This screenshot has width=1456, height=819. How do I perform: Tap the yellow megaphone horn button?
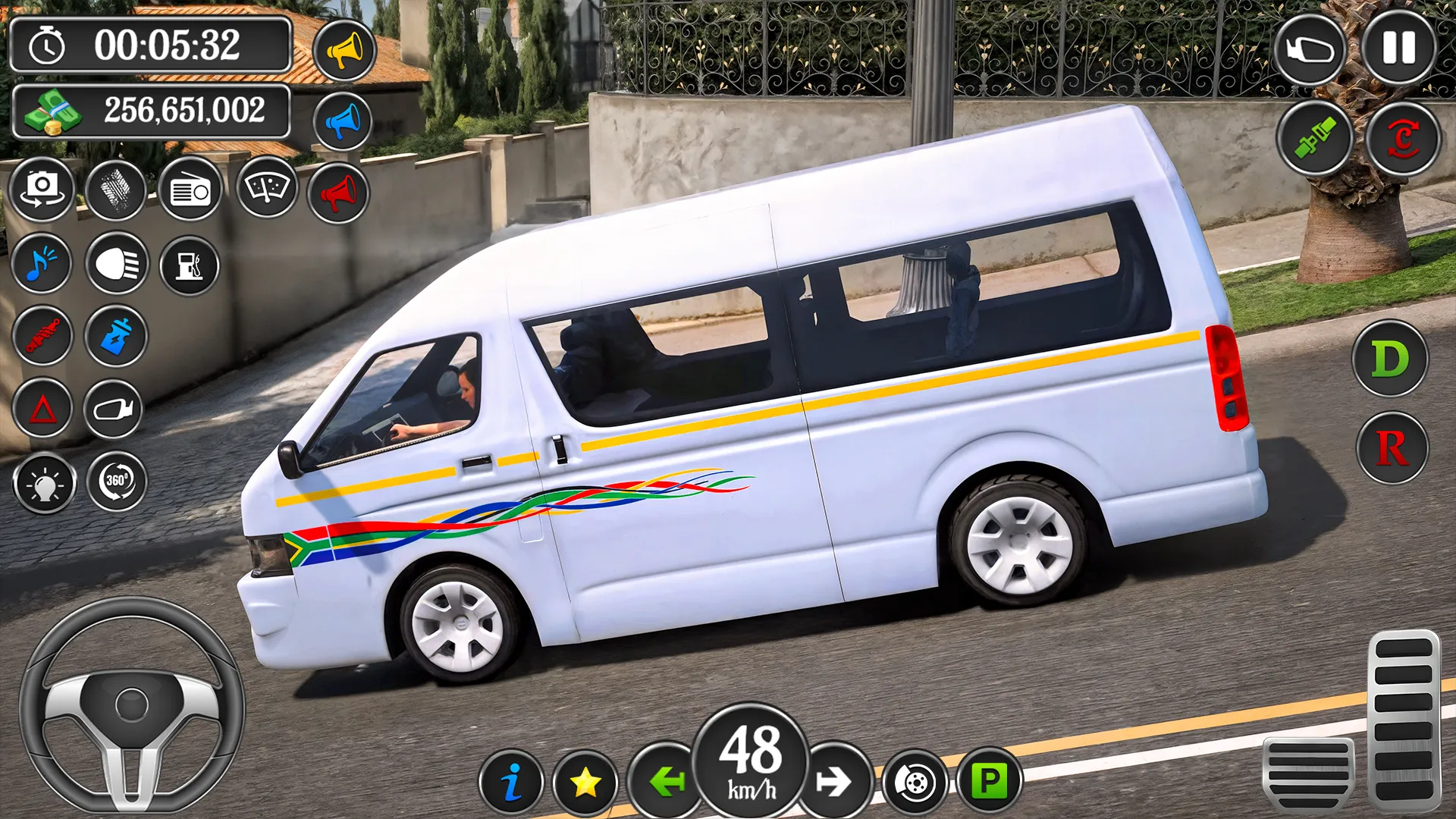(x=344, y=52)
